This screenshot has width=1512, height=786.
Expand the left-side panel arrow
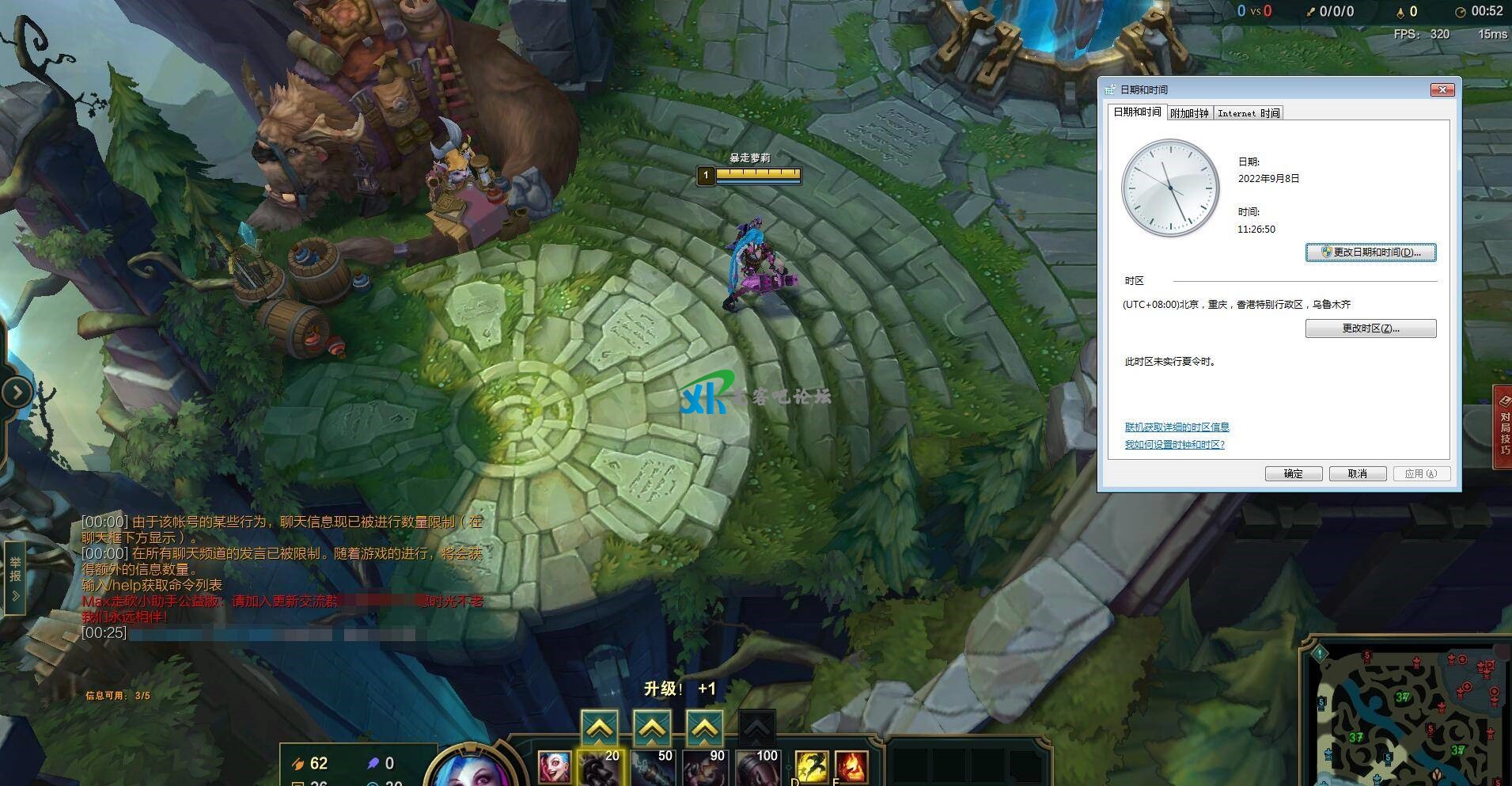click(17, 391)
